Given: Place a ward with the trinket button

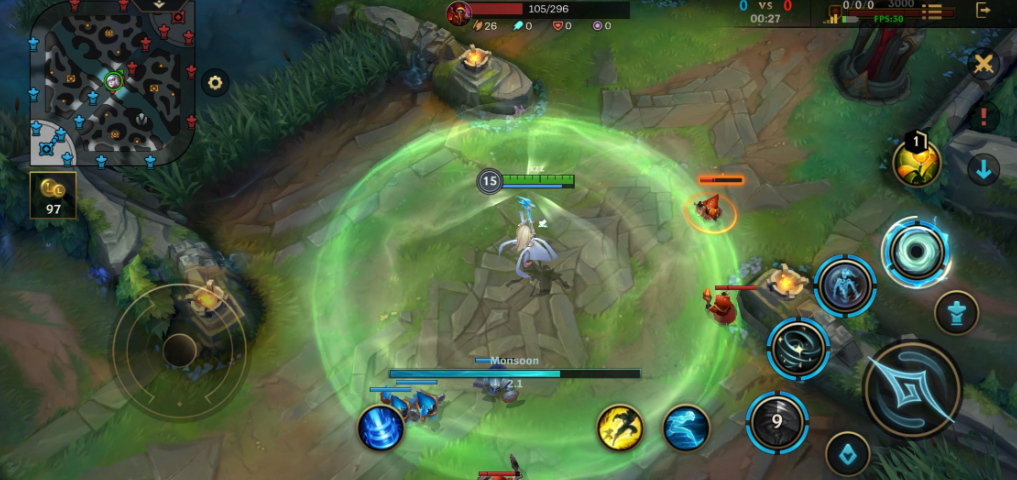Looking at the screenshot, I should coord(847,454).
